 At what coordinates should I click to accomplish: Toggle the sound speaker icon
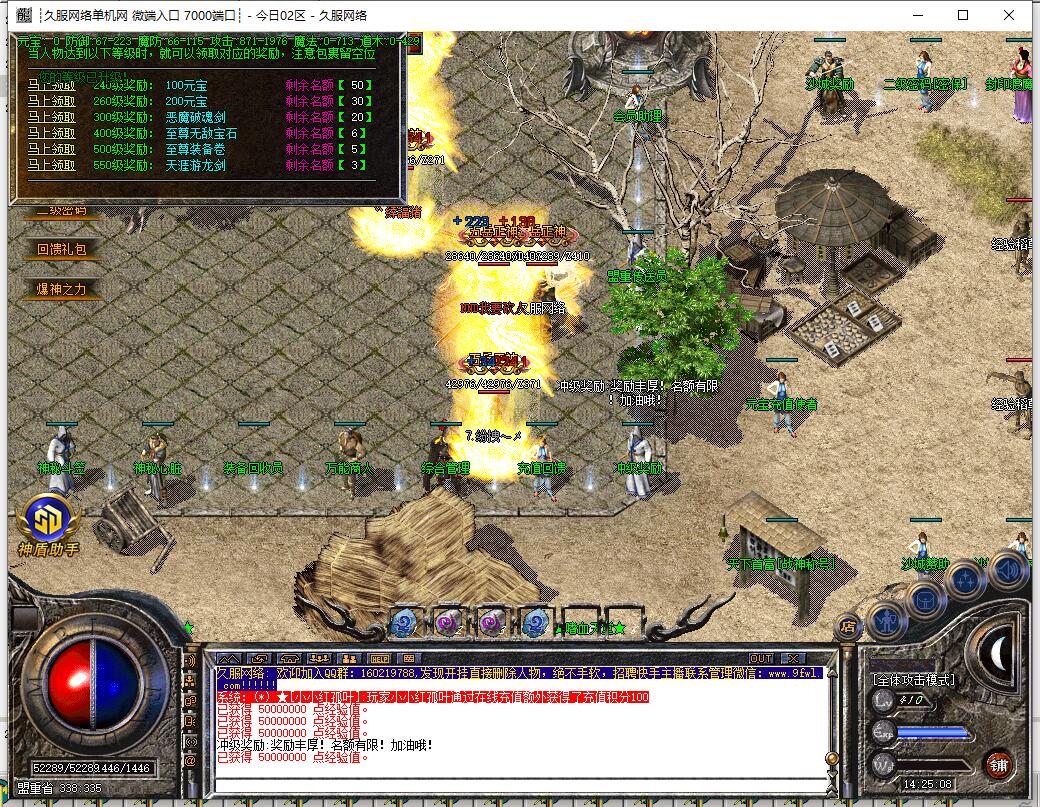[x=1007, y=569]
